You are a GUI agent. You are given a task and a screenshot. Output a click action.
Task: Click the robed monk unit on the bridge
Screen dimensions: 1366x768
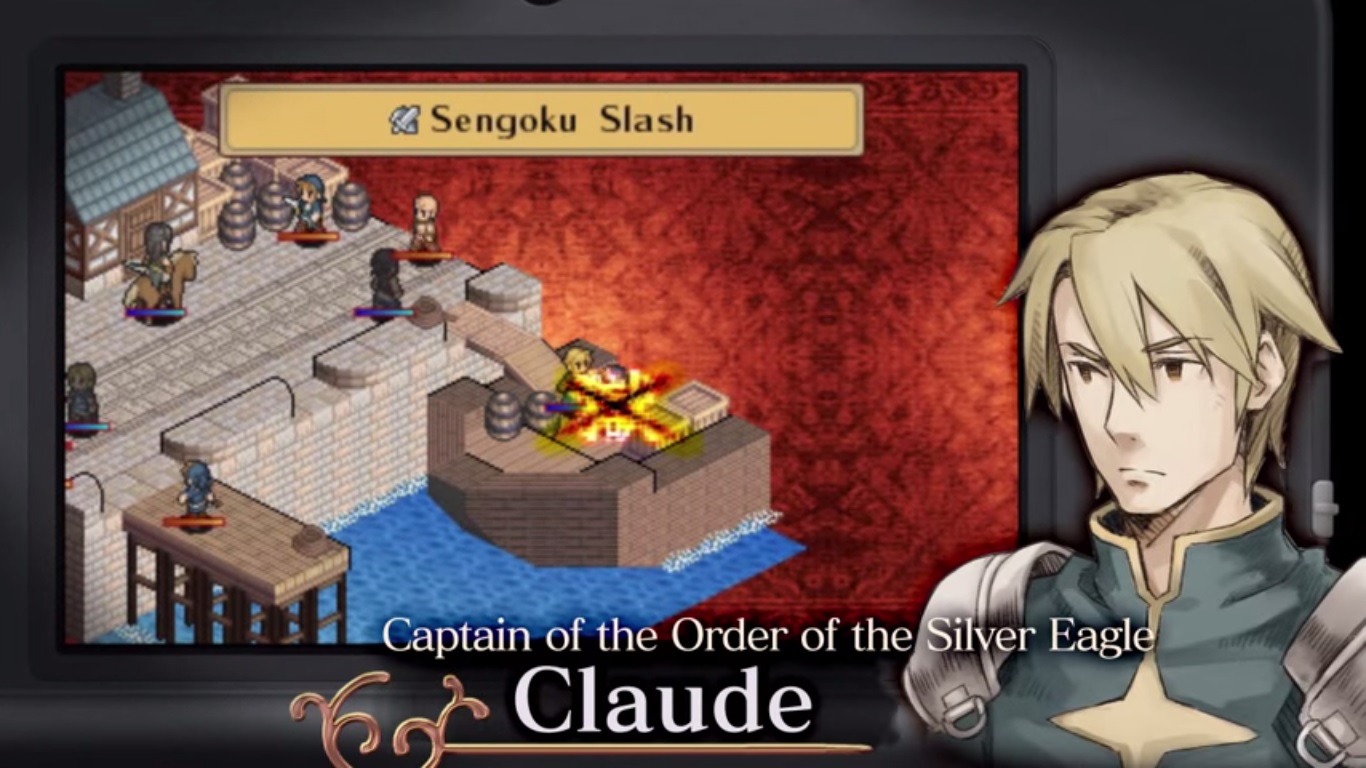coord(425,225)
